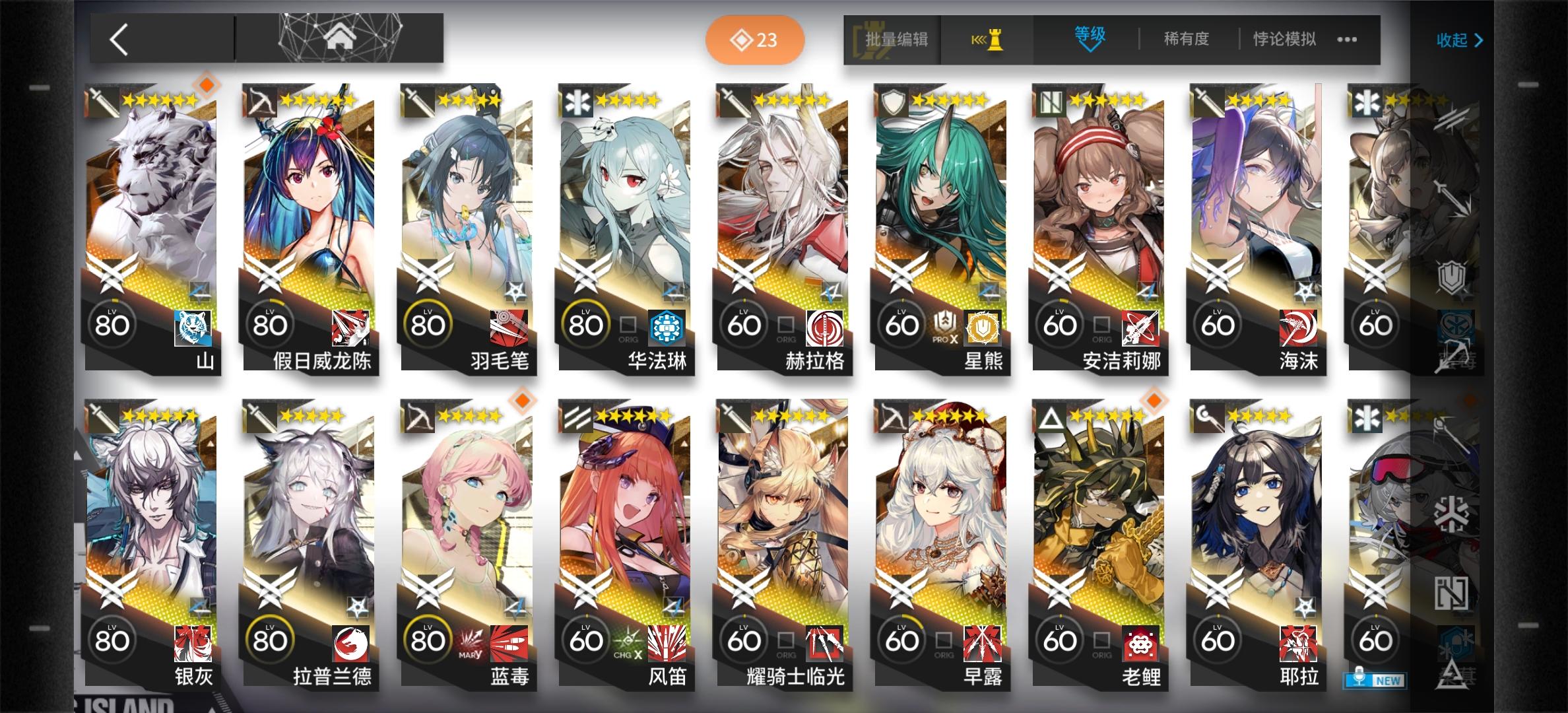1568x713 pixels.
Task: Click the level progress ring on 银灰's card
Action: (x=113, y=640)
